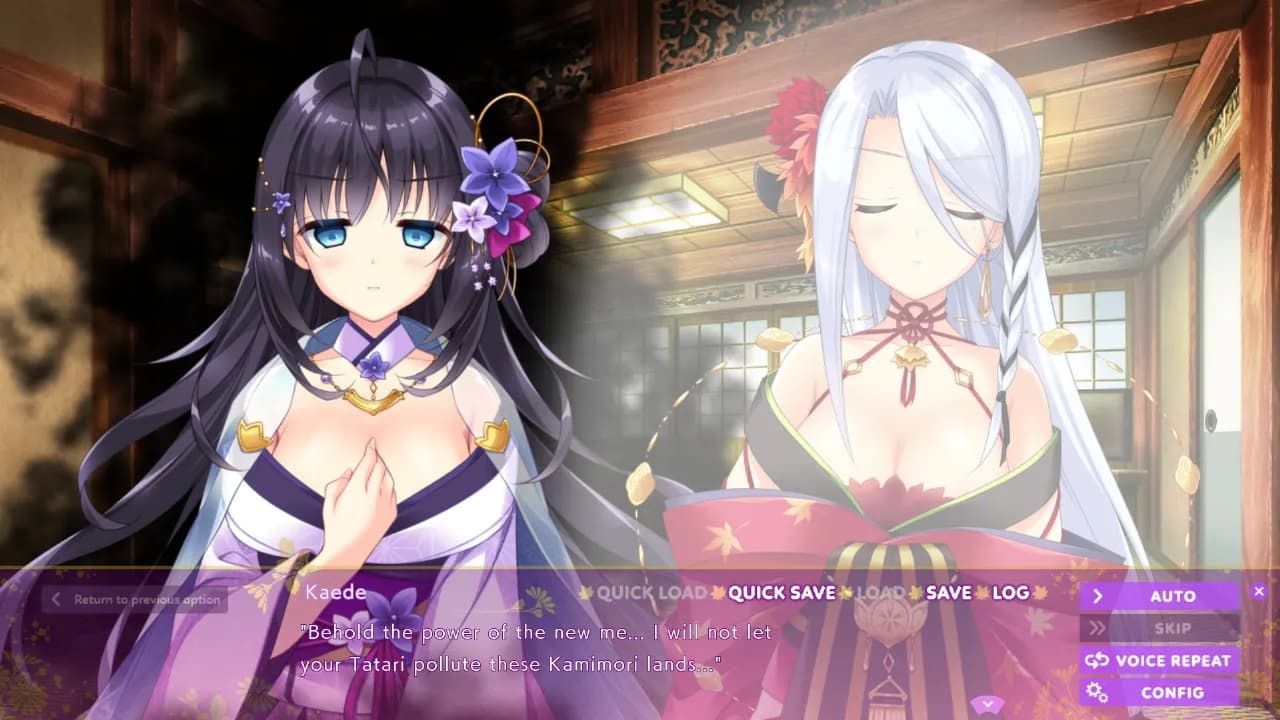Open the SAVE menu

[x=946, y=593]
